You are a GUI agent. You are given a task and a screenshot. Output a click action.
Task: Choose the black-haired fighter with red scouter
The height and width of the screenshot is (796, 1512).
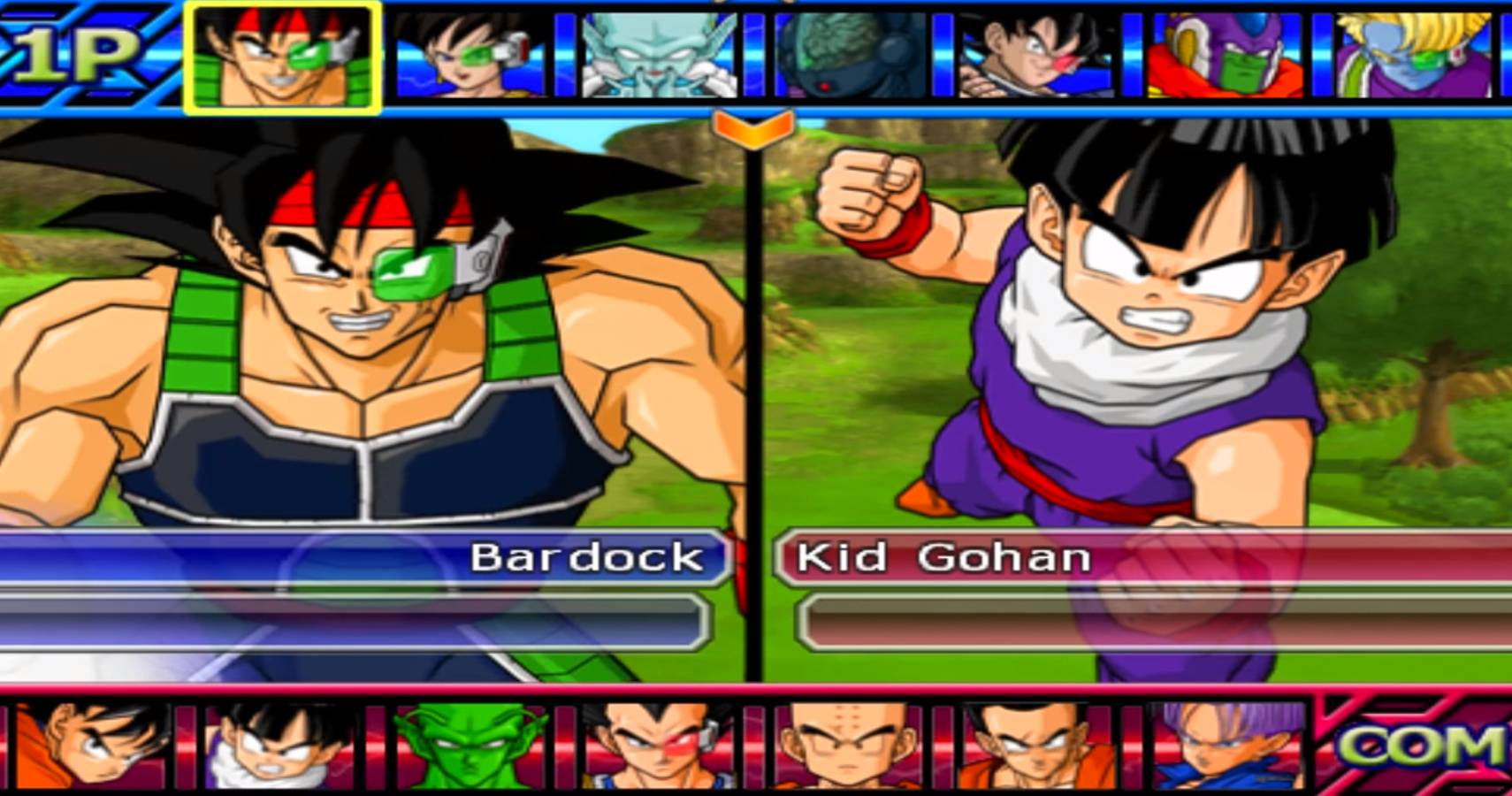1036,55
